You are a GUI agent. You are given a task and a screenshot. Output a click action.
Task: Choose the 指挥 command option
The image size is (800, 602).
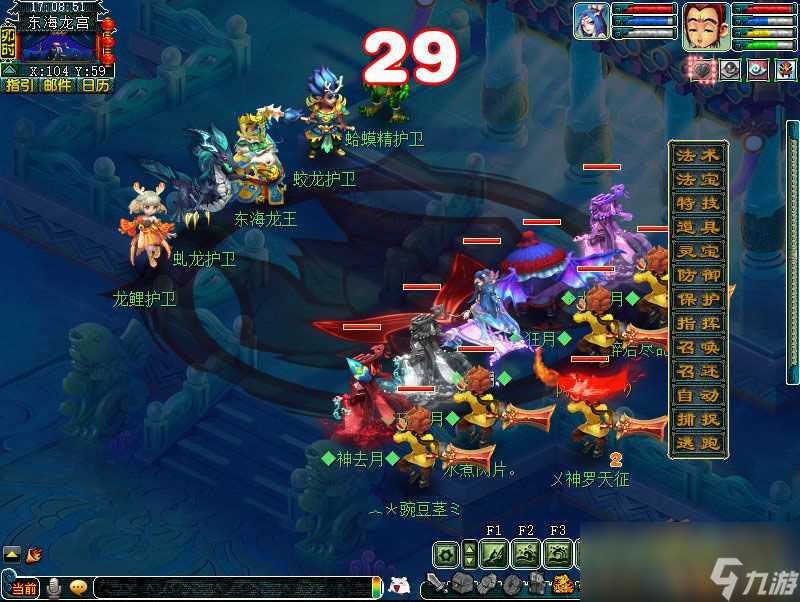point(698,324)
